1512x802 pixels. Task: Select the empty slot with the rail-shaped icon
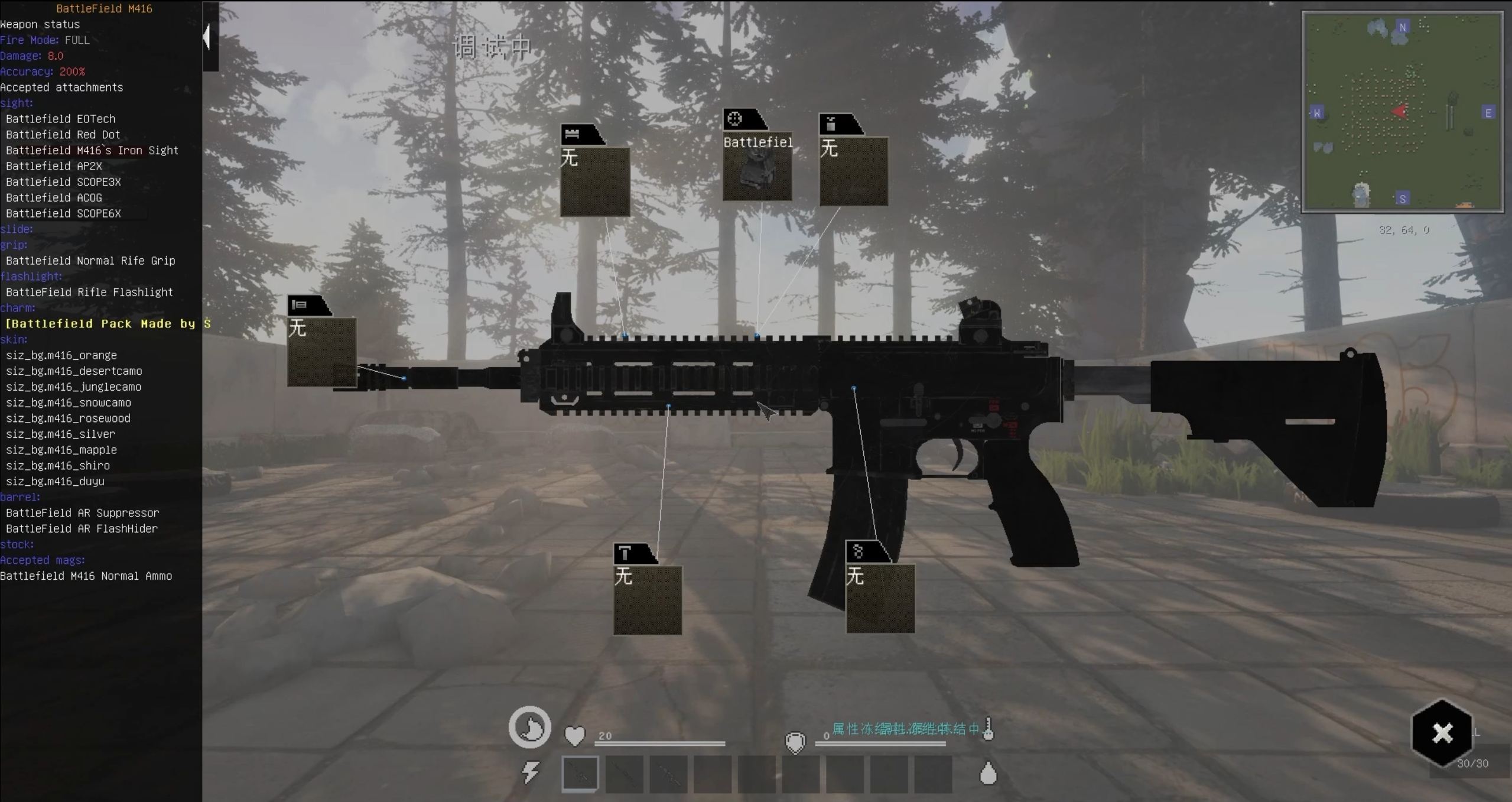pos(595,181)
